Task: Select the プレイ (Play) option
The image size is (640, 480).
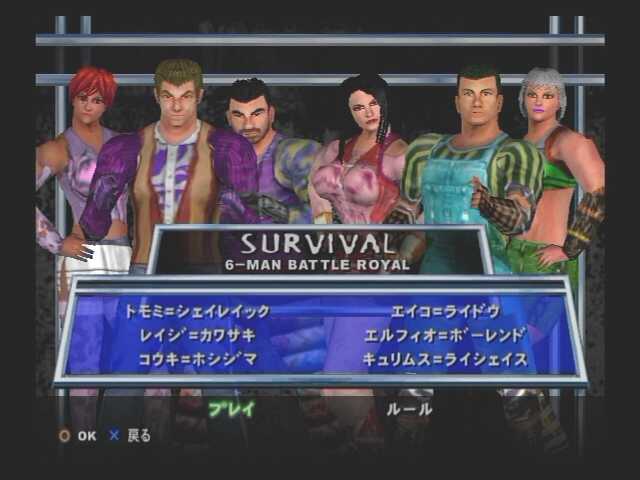Action: (x=231, y=408)
